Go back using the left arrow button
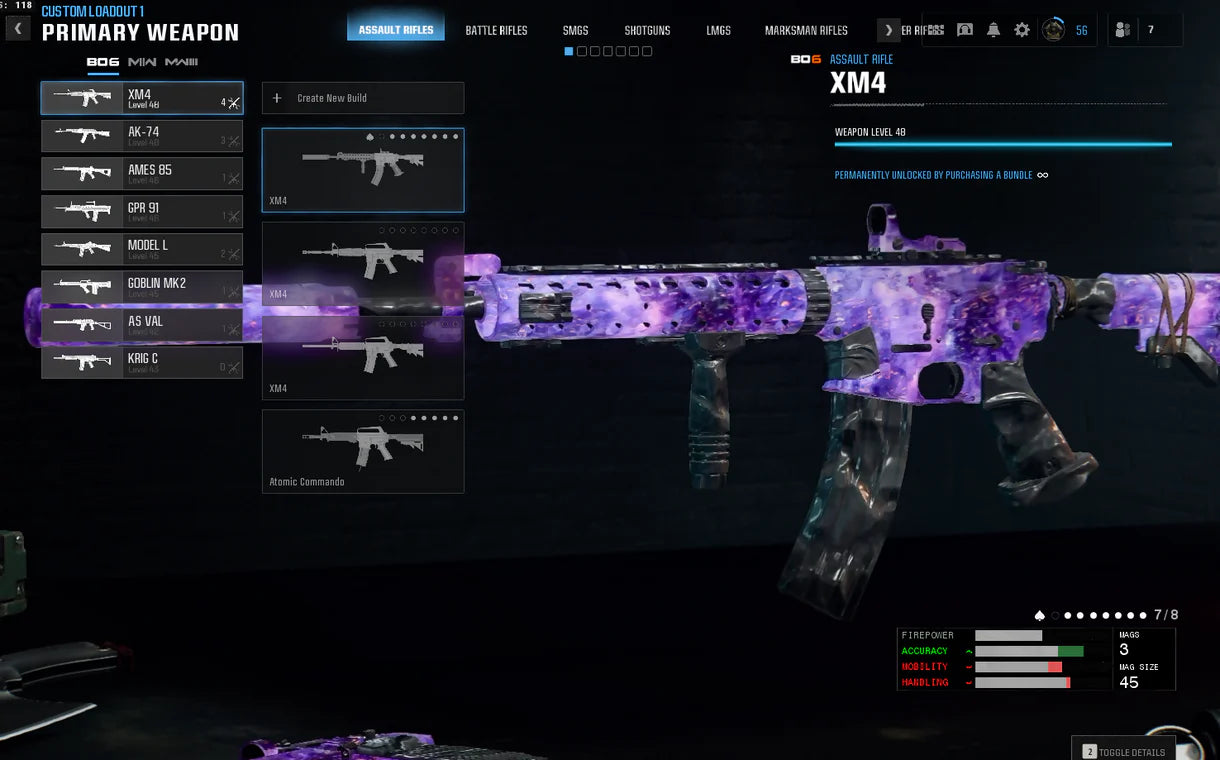 pos(18,29)
